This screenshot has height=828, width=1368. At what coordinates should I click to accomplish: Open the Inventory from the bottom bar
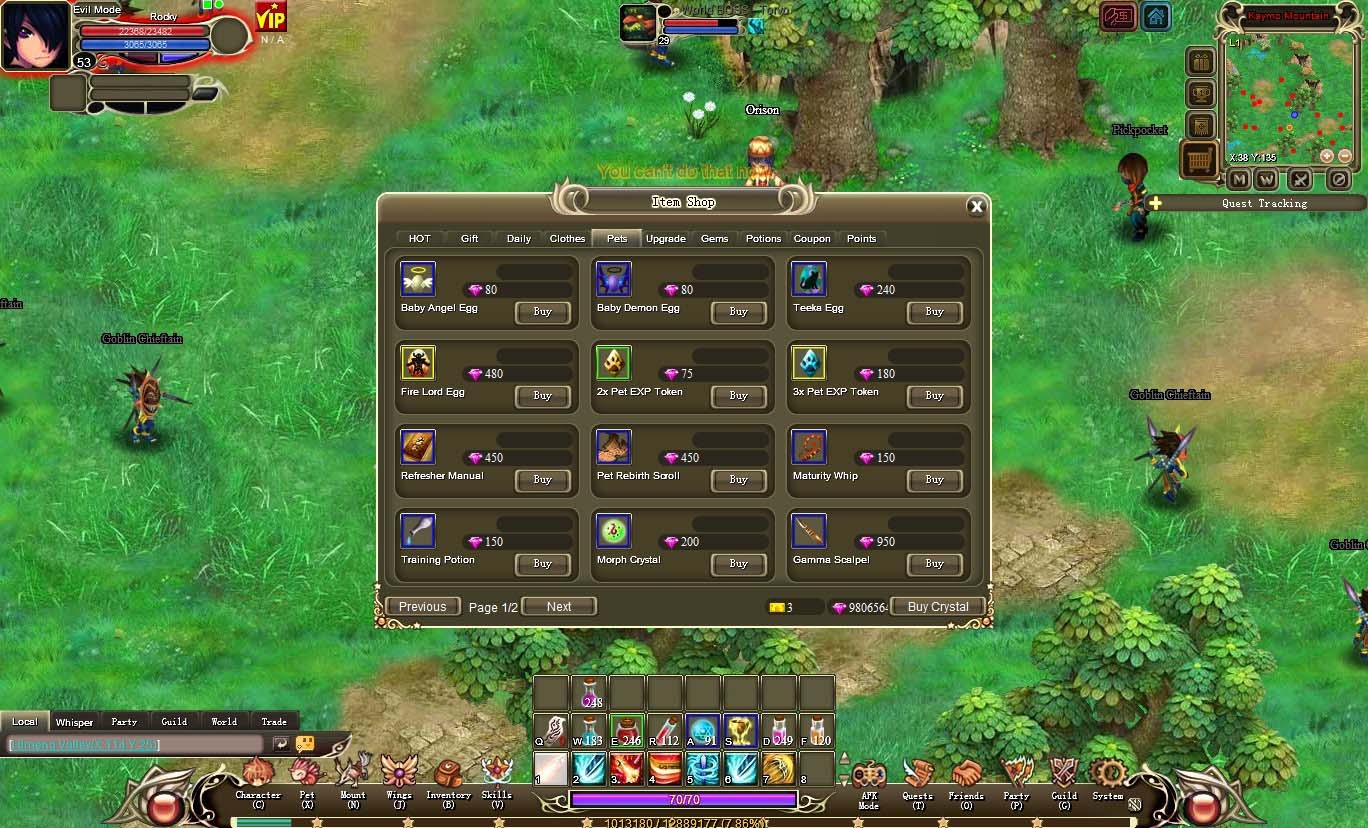[x=448, y=774]
